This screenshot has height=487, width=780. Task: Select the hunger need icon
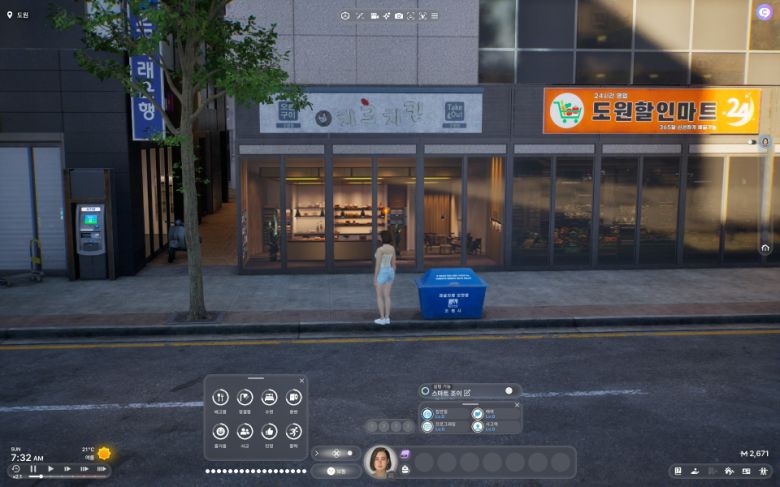coord(220,398)
